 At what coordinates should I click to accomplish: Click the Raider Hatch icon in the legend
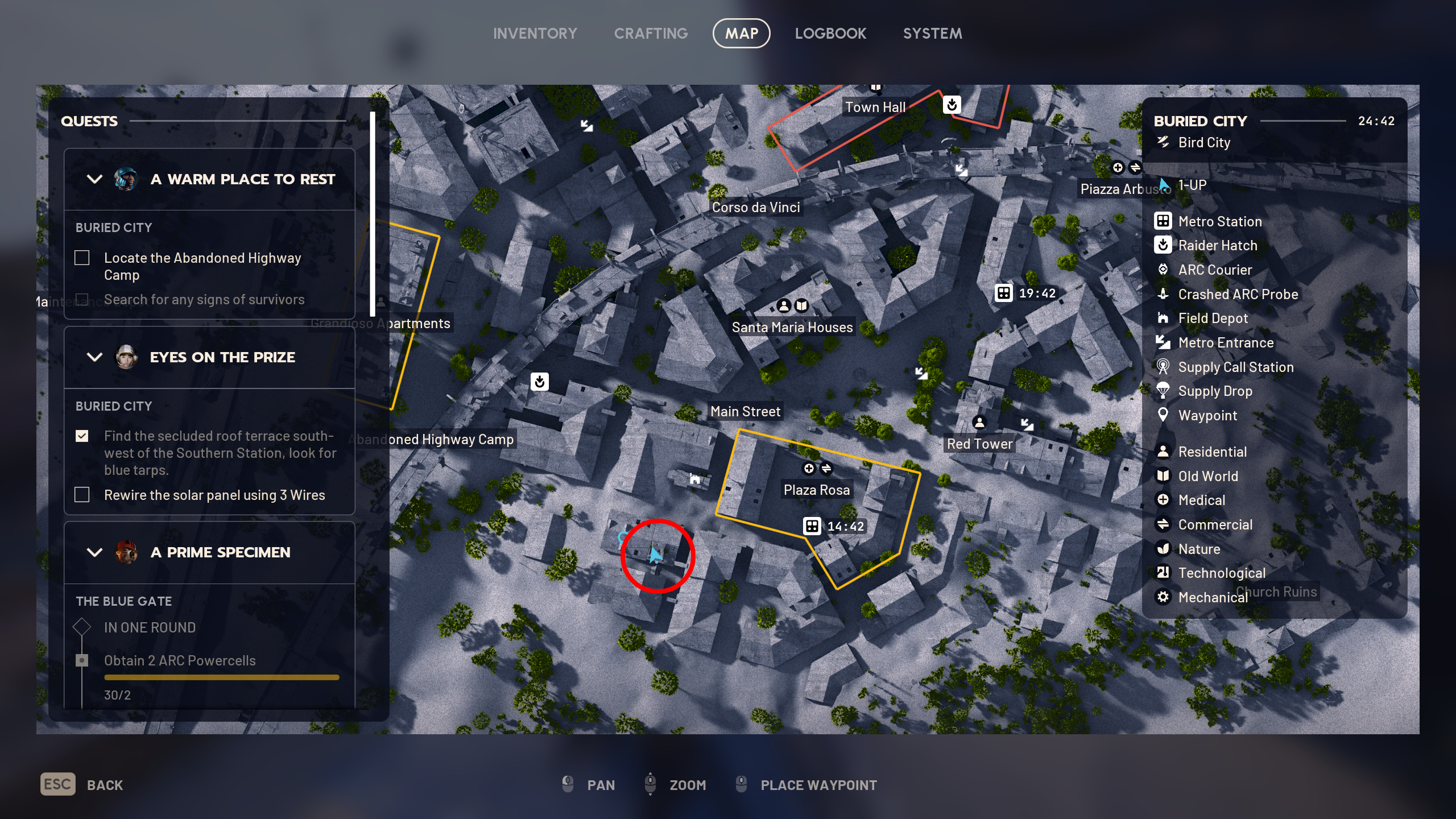(x=1163, y=245)
